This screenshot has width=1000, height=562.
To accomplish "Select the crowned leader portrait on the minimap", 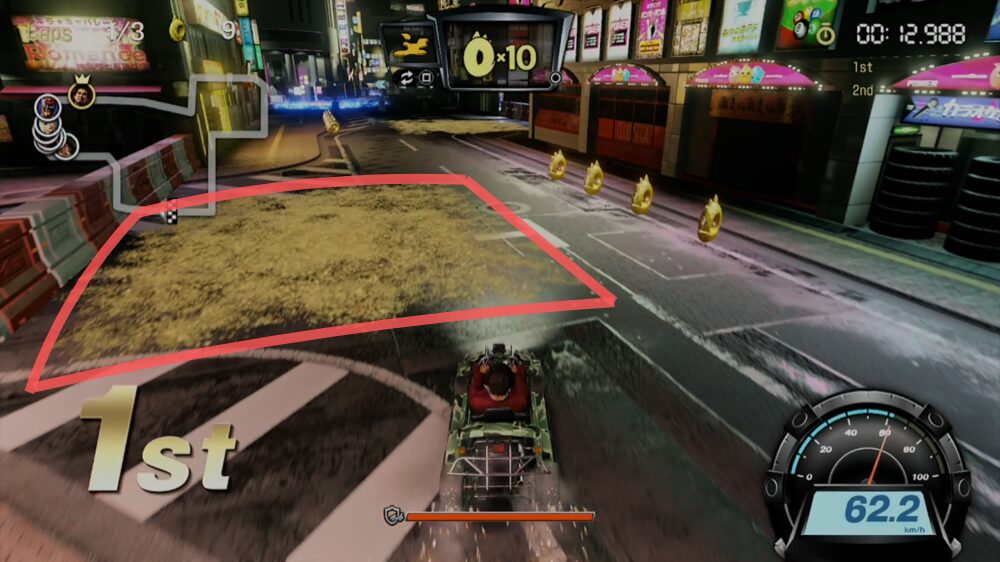I will tap(82, 94).
